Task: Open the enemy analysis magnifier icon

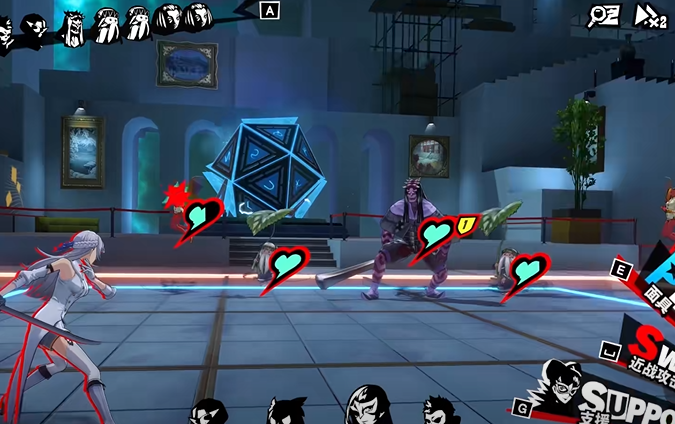Action: (x=603, y=15)
